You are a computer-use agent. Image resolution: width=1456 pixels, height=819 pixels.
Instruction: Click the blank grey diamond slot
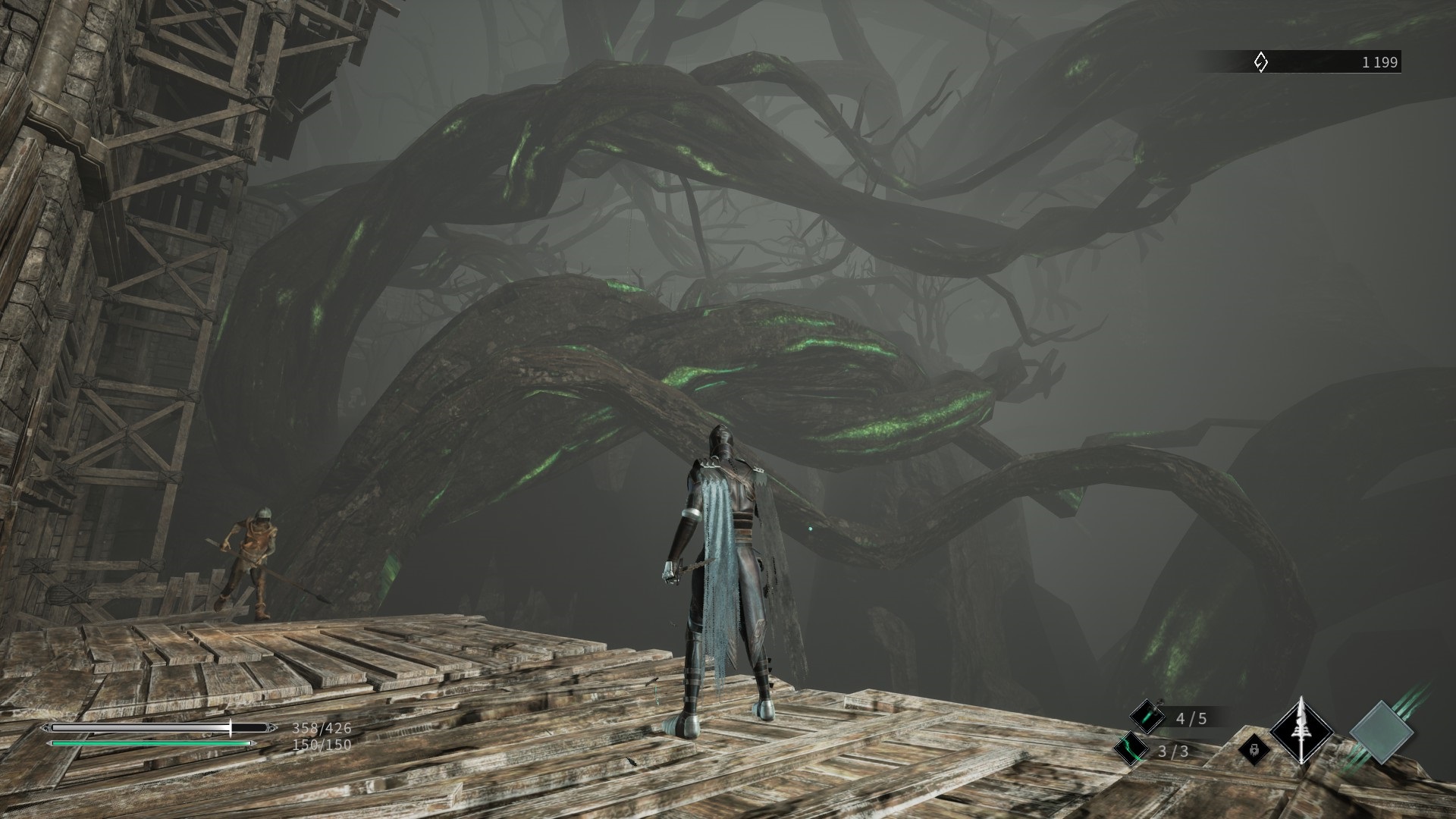click(1382, 732)
